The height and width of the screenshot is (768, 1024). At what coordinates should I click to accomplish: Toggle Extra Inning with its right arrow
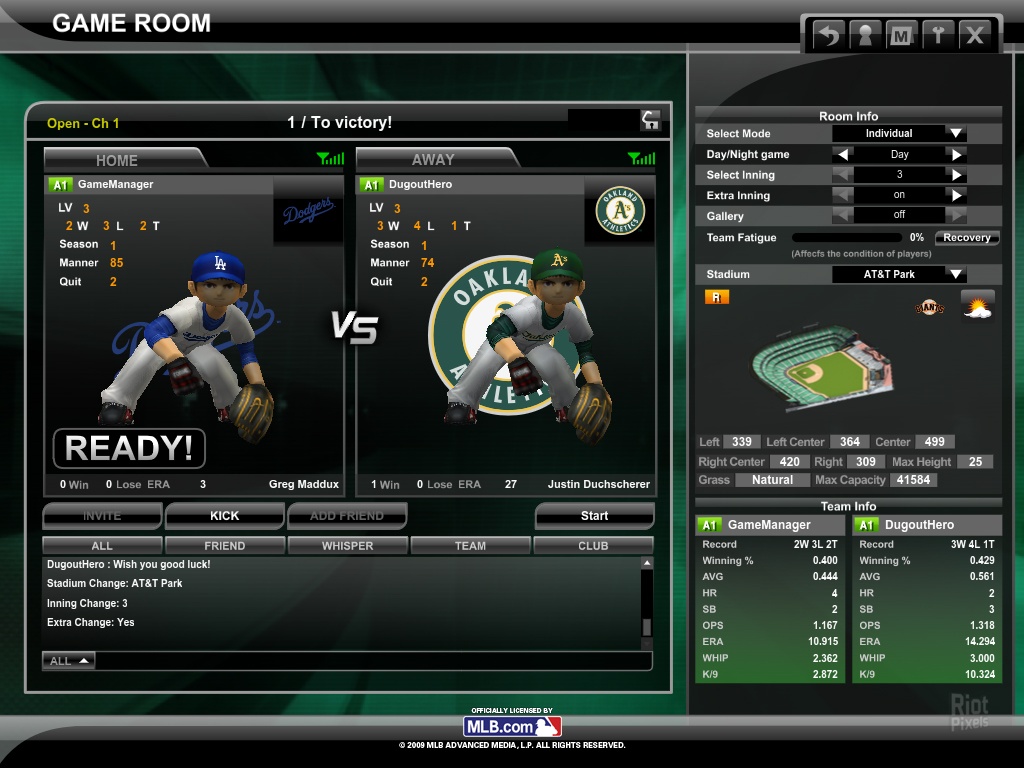point(957,195)
